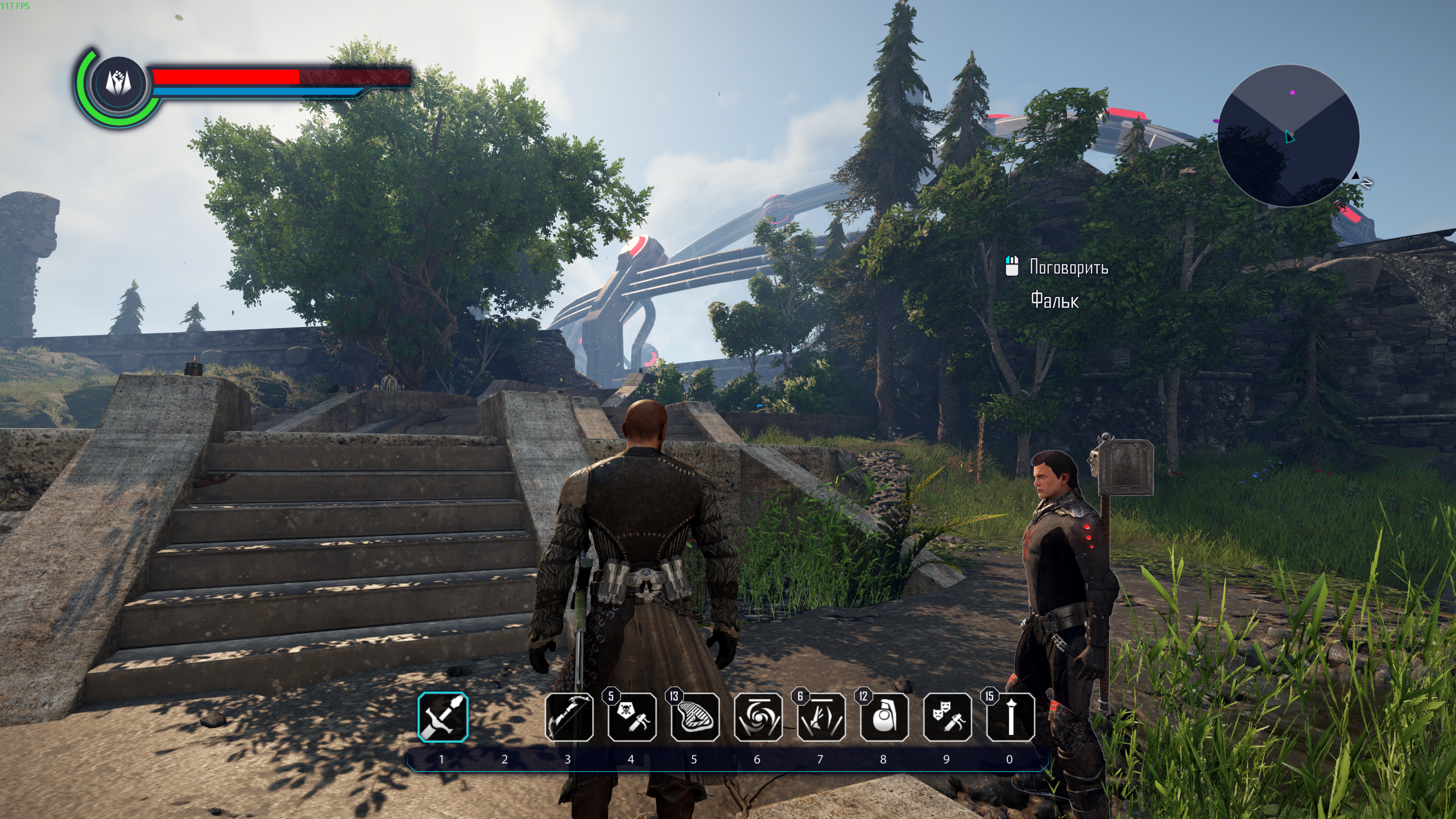Equip the bow from the hotbar
1456x819 pixels.
pos(569,717)
